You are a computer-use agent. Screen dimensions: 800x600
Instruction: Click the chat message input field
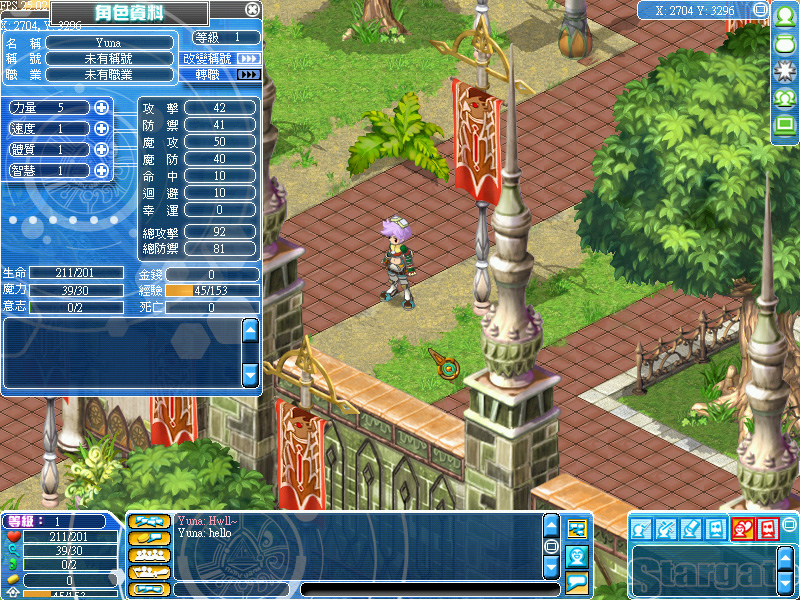tap(420, 589)
